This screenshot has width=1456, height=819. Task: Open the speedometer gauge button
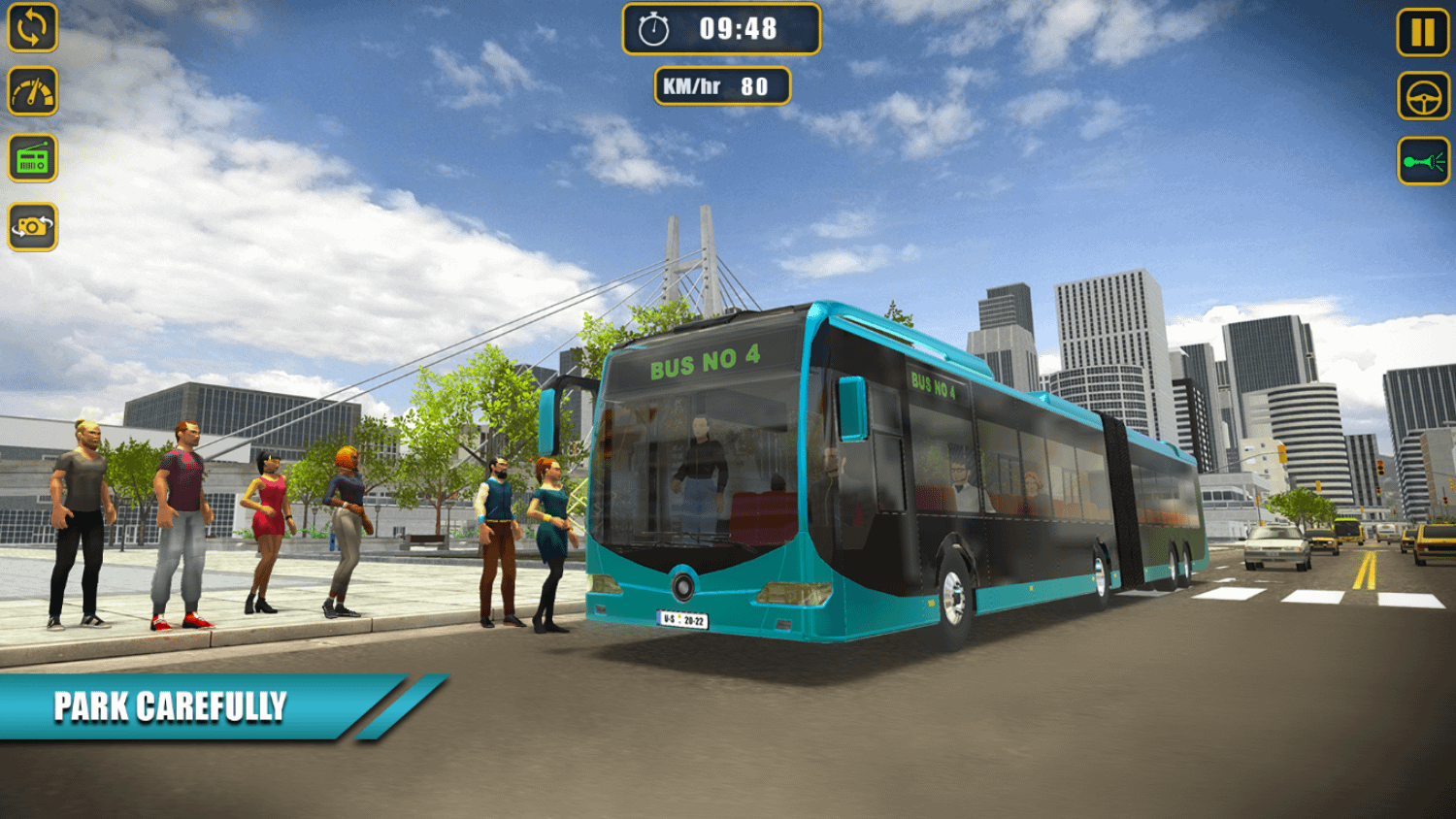(33, 92)
